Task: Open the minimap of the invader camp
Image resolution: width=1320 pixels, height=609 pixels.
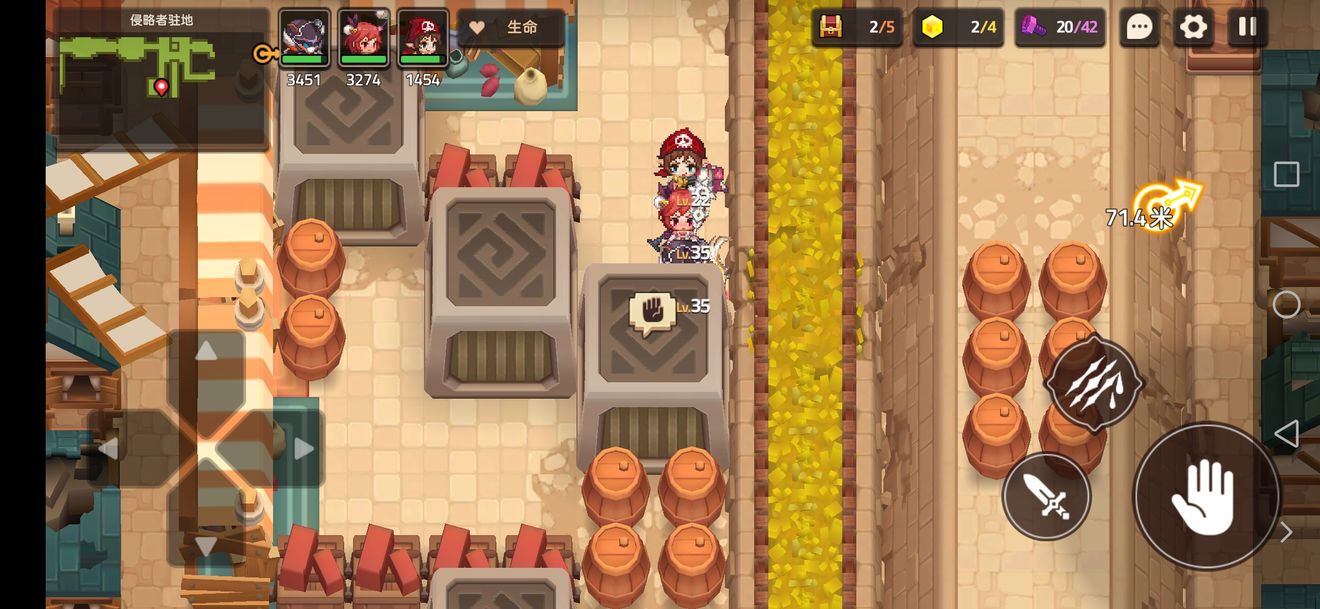Action: (160, 80)
